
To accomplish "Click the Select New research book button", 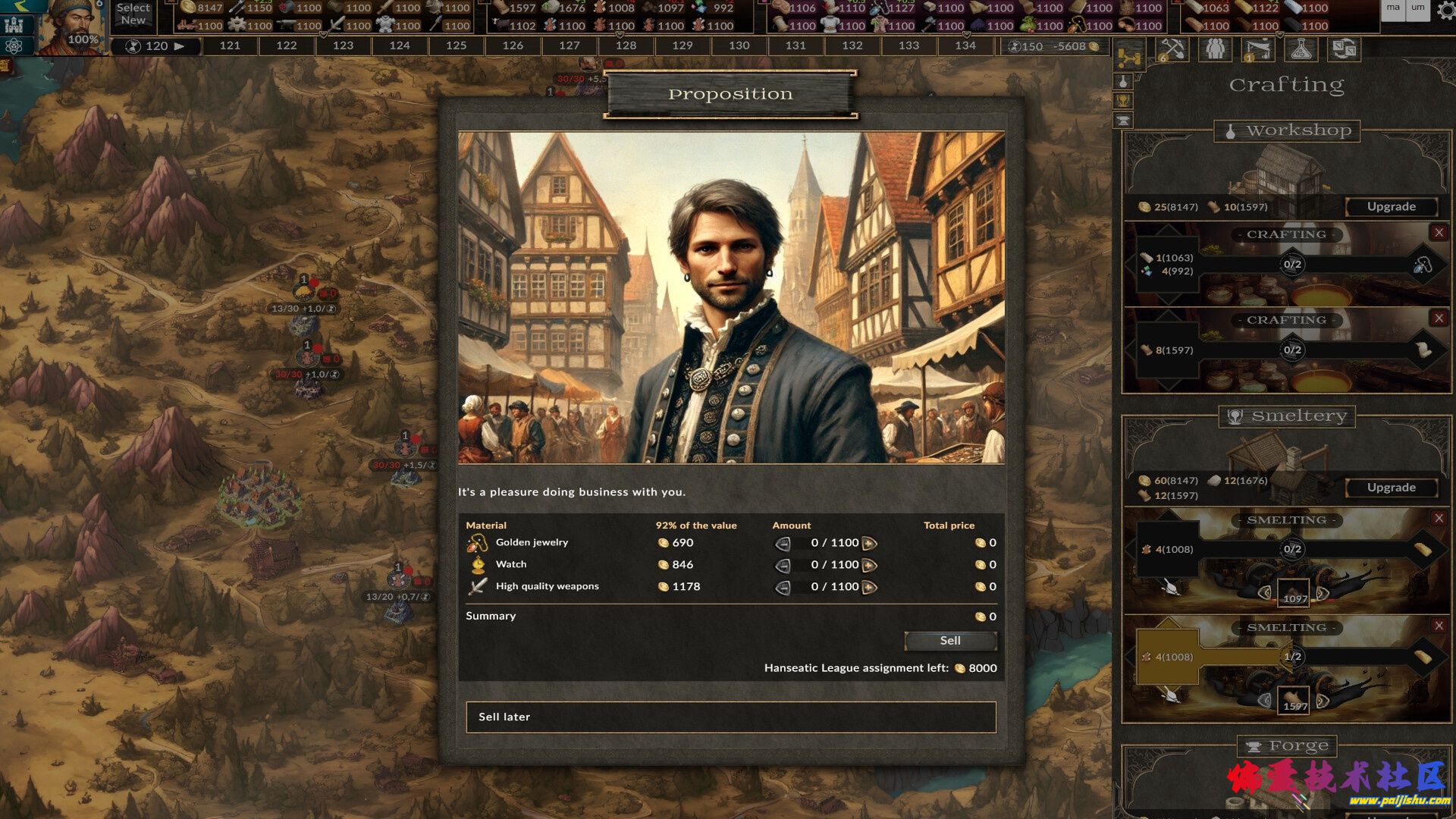I will pyautogui.click(x=133, y=14).
